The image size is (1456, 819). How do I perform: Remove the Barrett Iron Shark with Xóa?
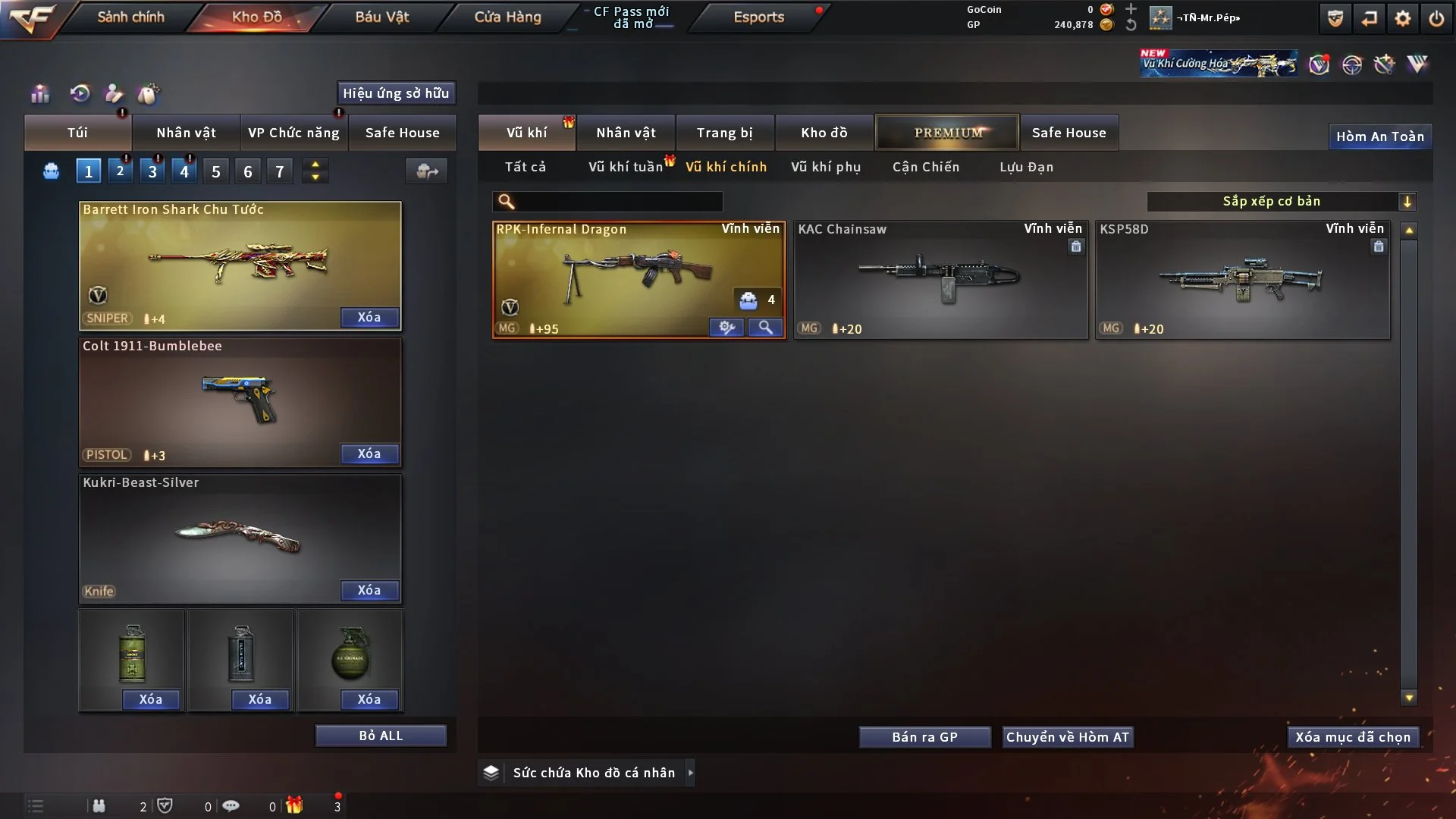369,317
